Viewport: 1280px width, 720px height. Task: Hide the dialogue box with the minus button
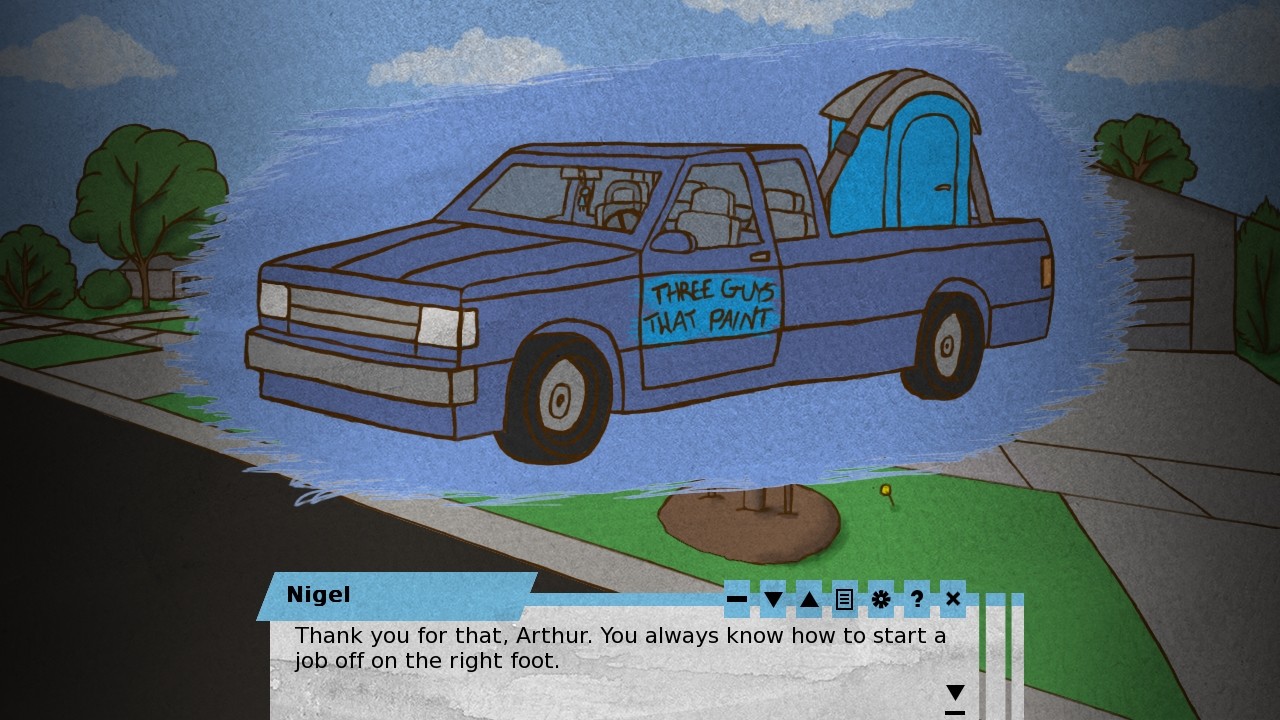tap(737, 599)
